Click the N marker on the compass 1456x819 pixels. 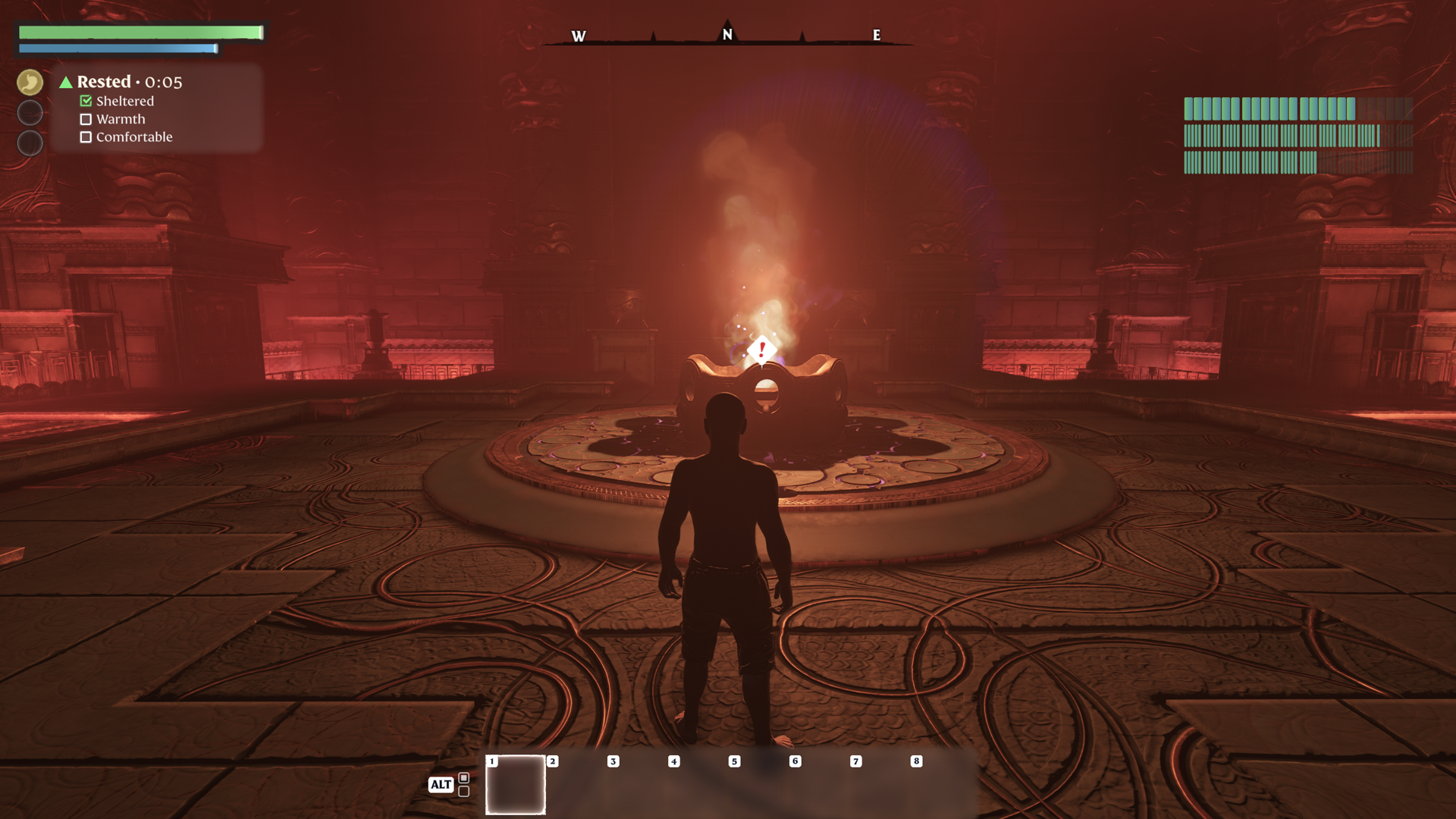click(727, 34)
